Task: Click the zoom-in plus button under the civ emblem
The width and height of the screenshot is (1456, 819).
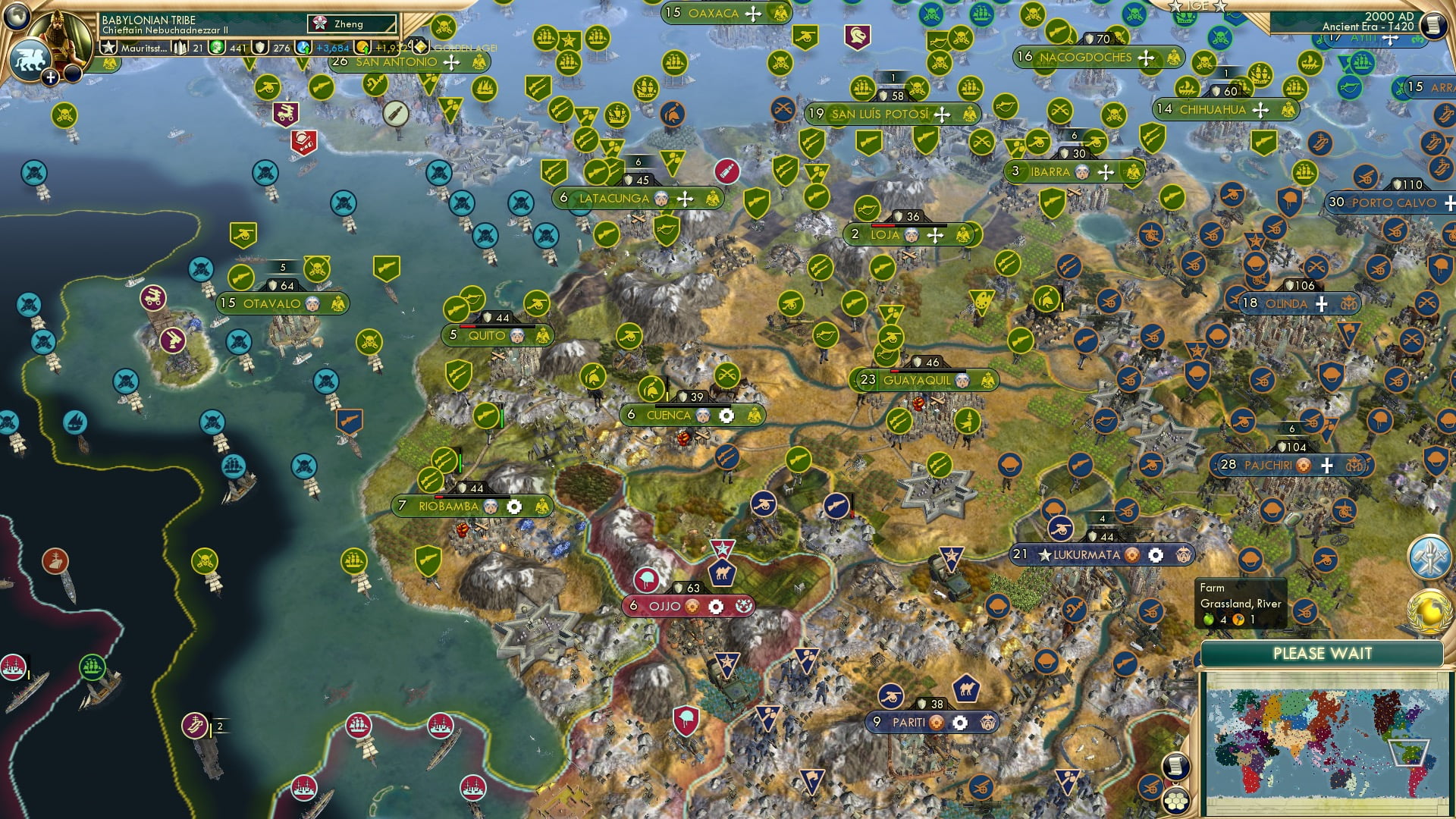Action: (x=49, y=76)
